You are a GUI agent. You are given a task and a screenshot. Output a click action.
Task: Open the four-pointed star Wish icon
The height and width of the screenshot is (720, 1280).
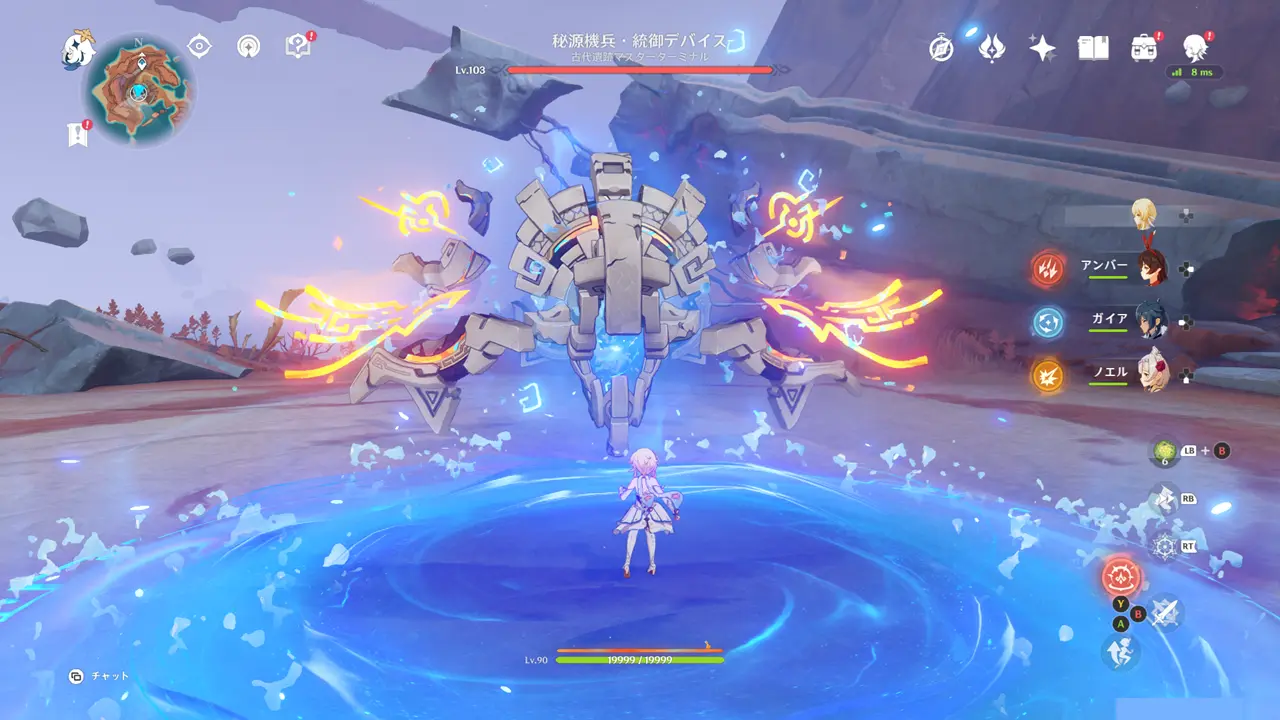pos(1042,48)
